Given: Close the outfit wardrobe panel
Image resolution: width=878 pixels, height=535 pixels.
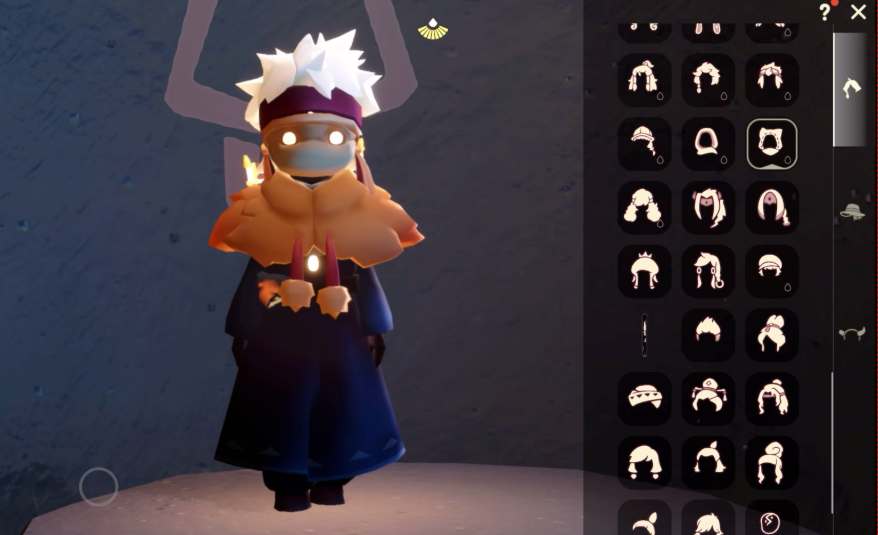Looking at the screenshot, I should [858, 12].
